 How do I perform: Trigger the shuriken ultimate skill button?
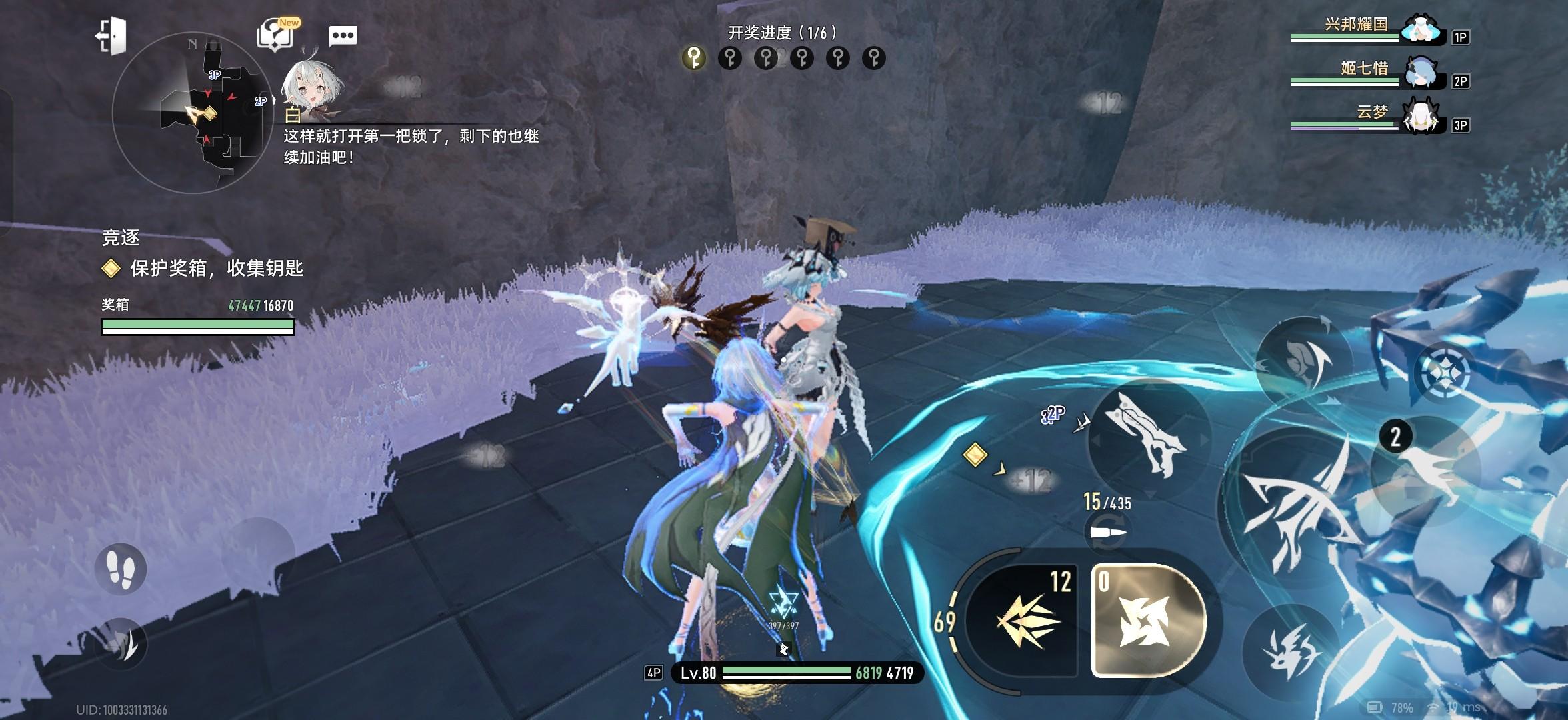coord(1148,620)
